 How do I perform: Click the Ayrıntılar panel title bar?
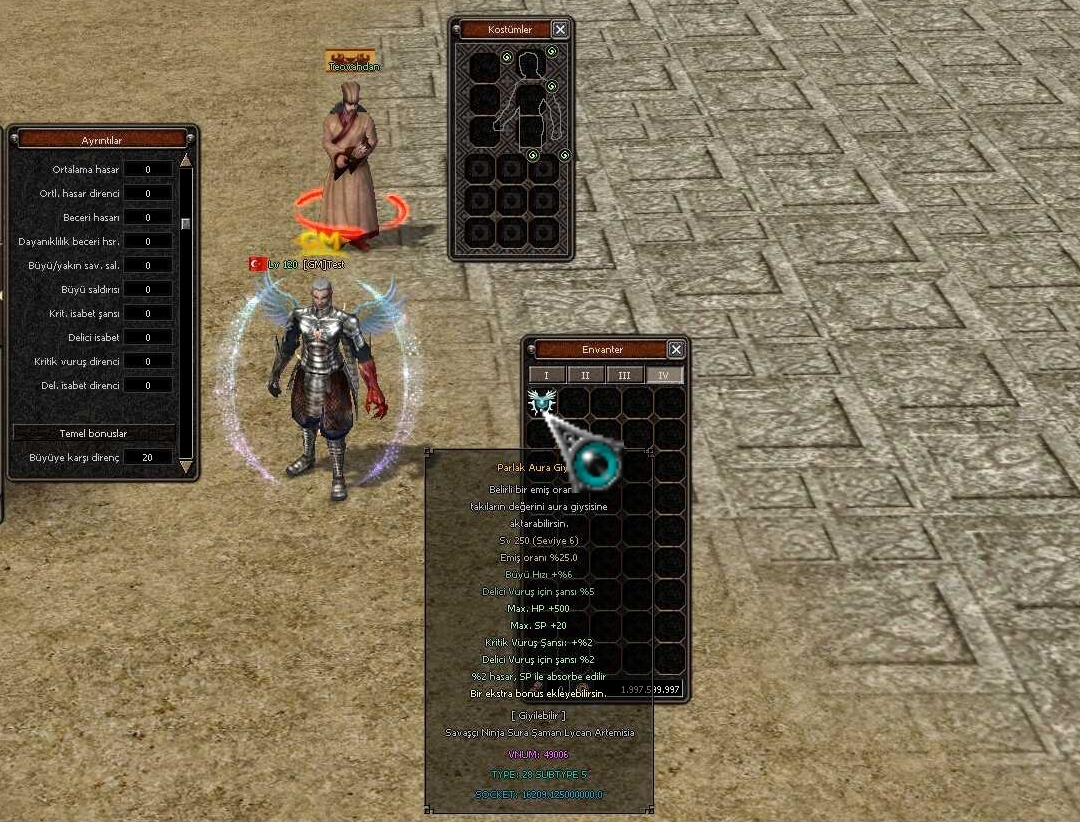pos(101,140)
